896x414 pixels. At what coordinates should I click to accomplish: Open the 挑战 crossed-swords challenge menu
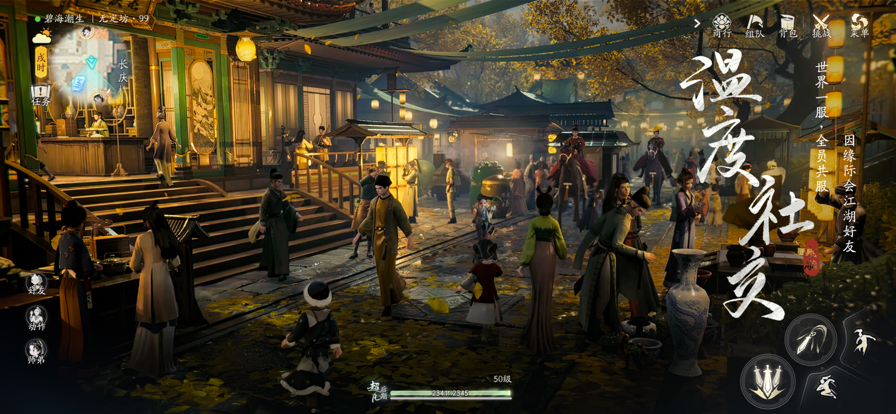821,23
